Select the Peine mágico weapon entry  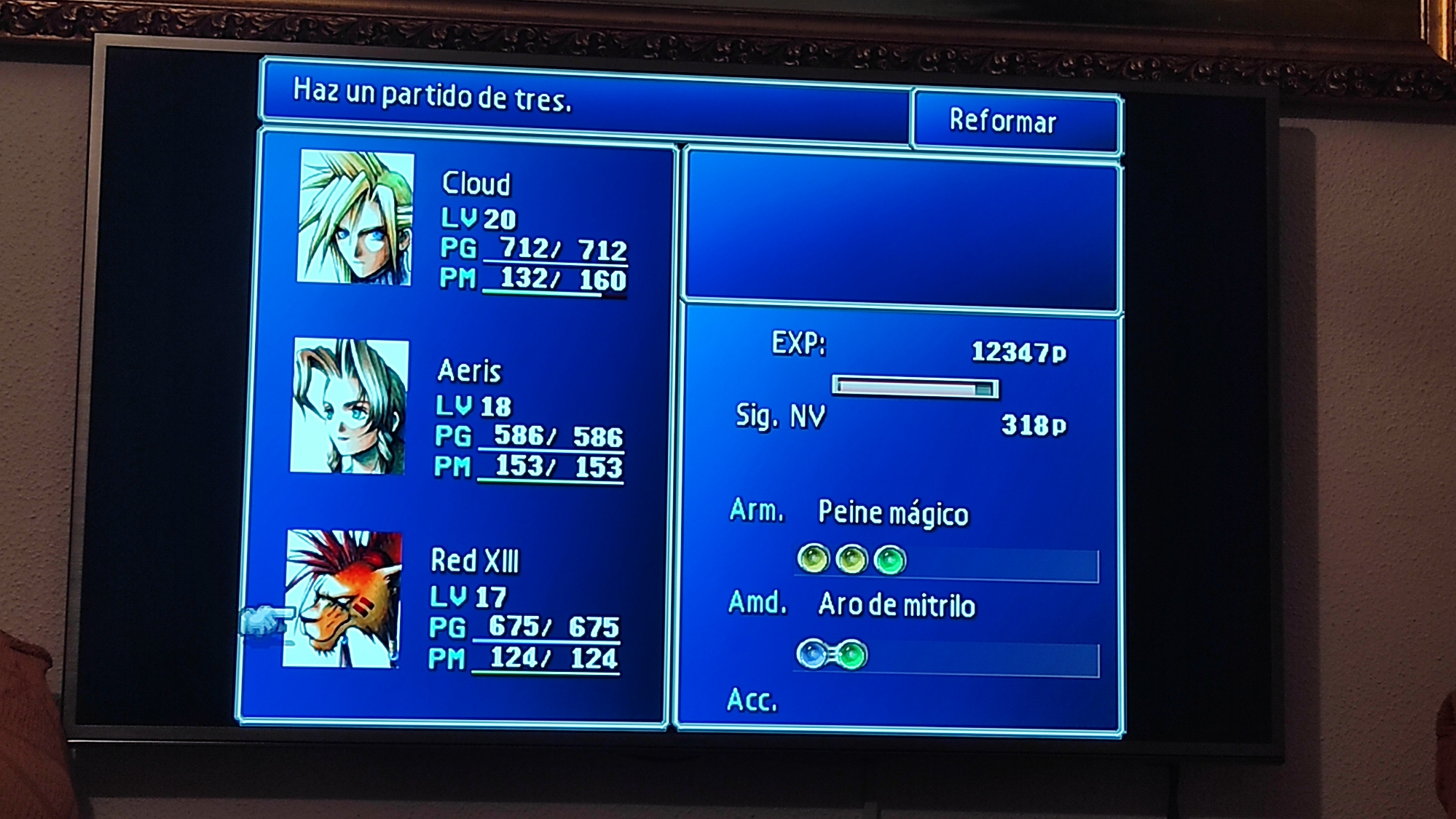point(893,513)
